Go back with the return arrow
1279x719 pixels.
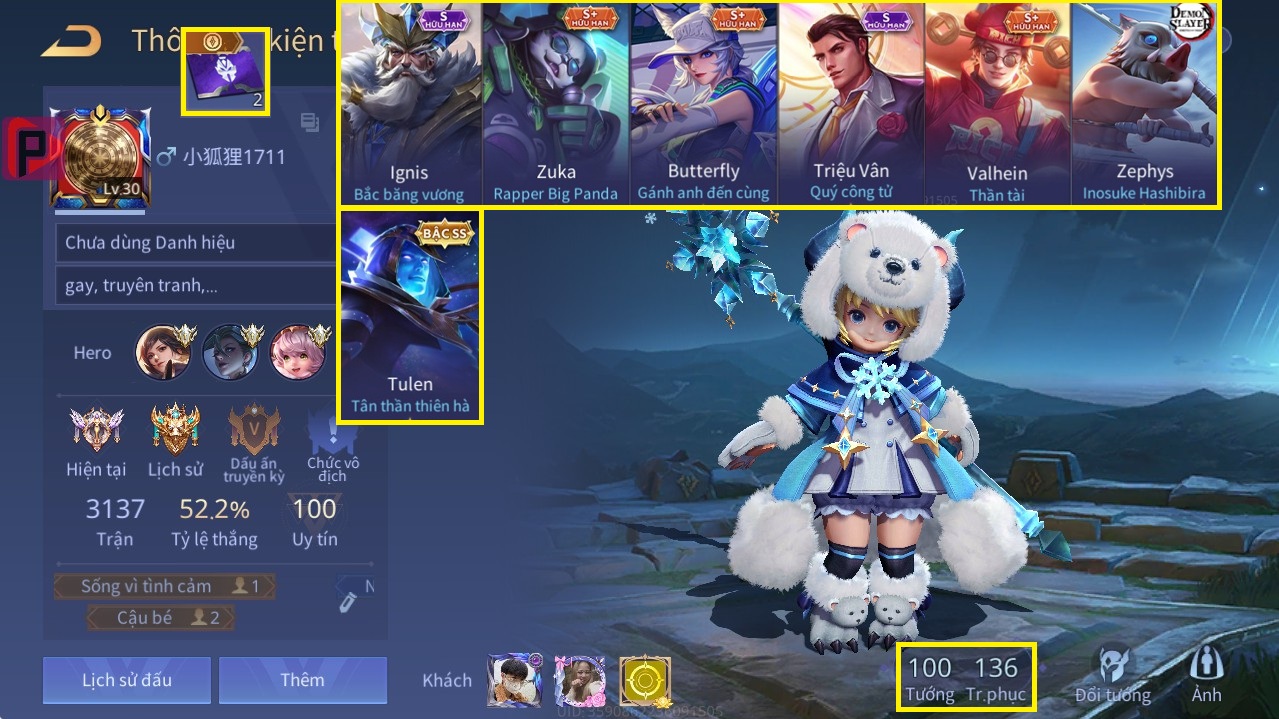[72, 41]
